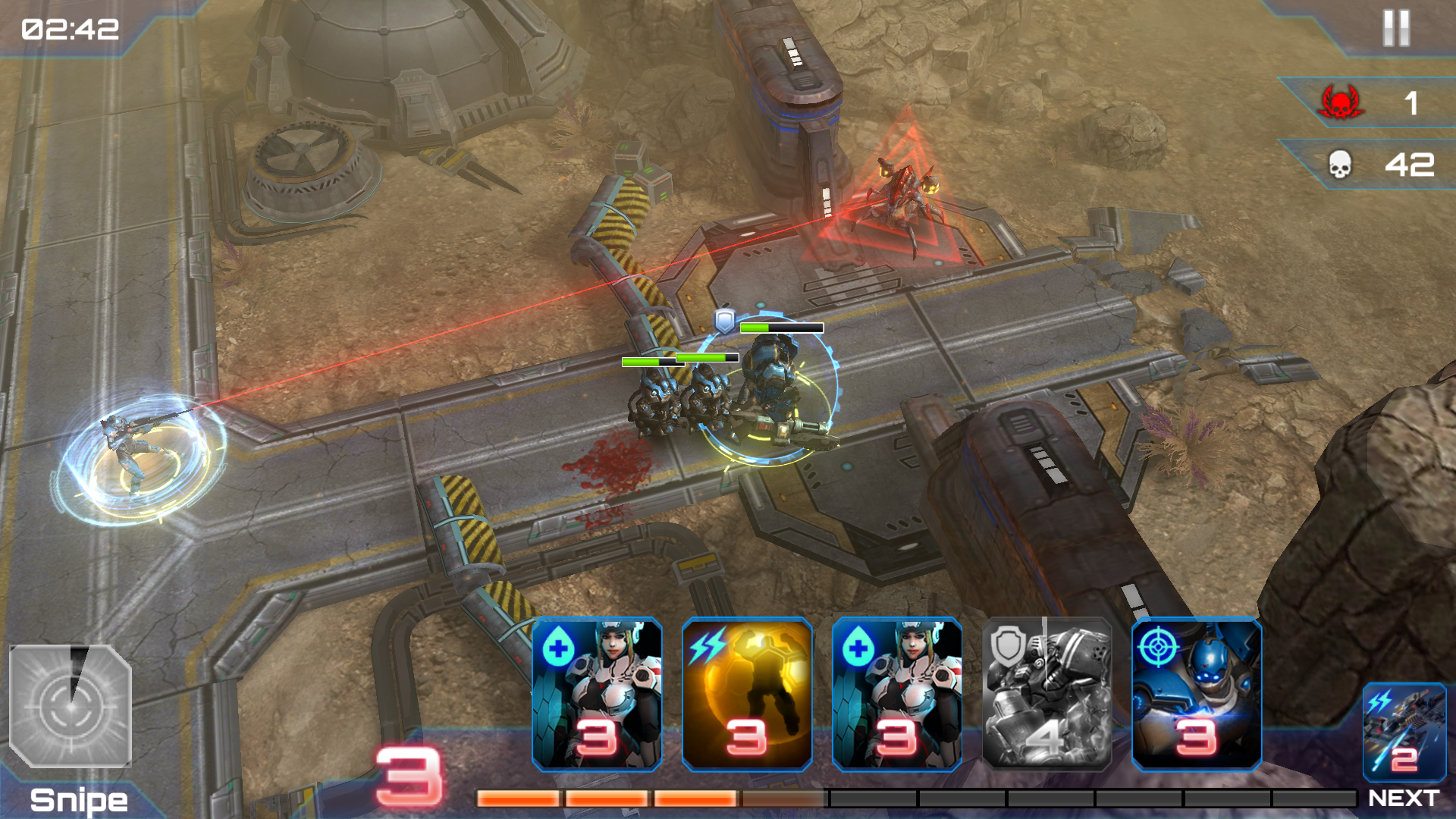Screen dimensions: 1456x819
Task: Pause the battle
Action: [1395, 29]
